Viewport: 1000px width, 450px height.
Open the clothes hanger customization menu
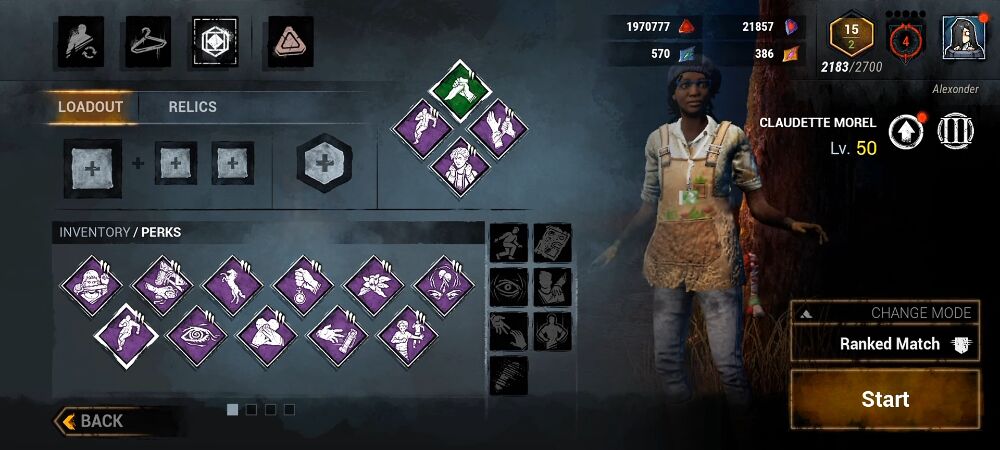[x=147, y=40]
